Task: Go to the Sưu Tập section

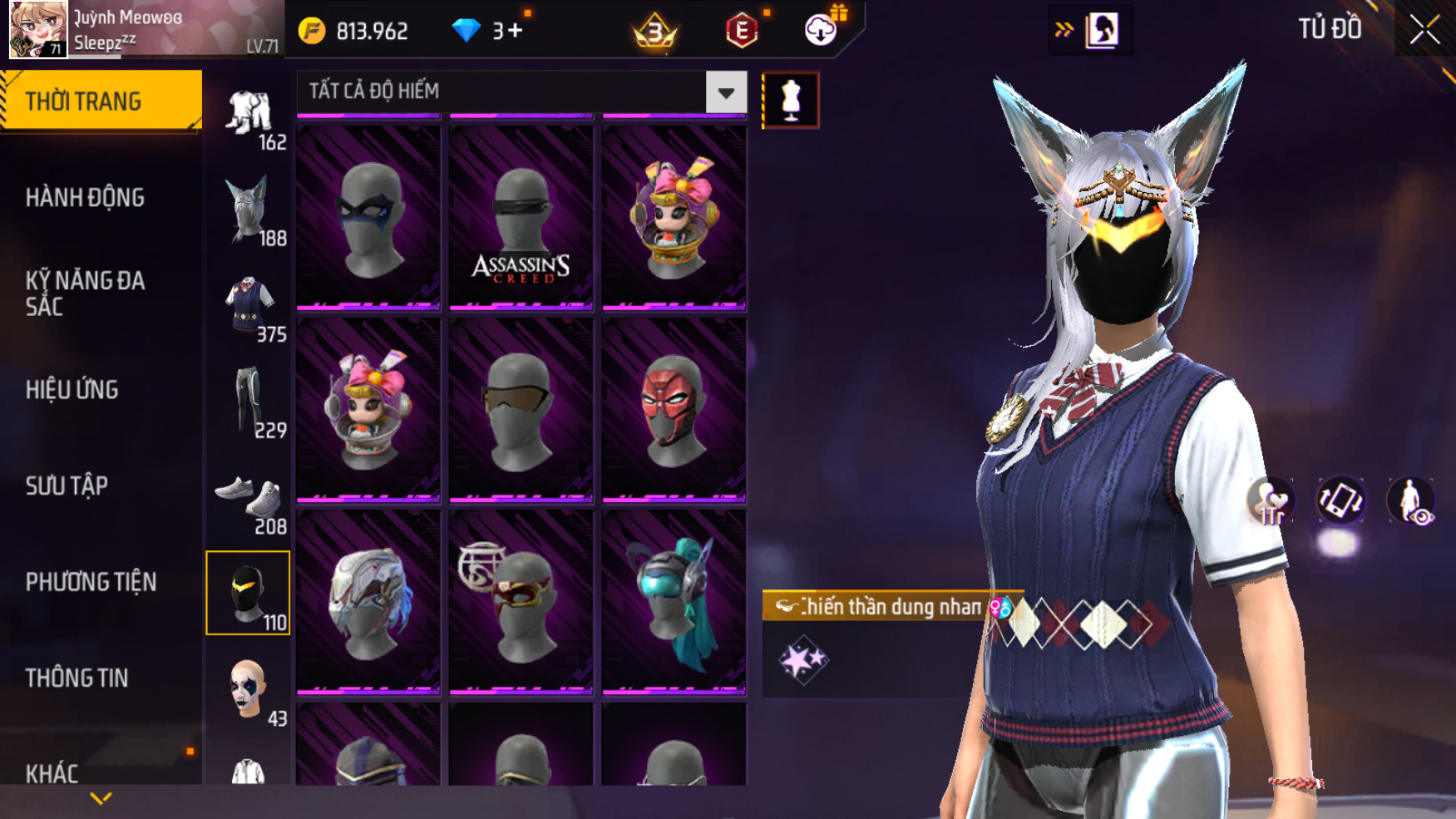Action: point(67,486)
